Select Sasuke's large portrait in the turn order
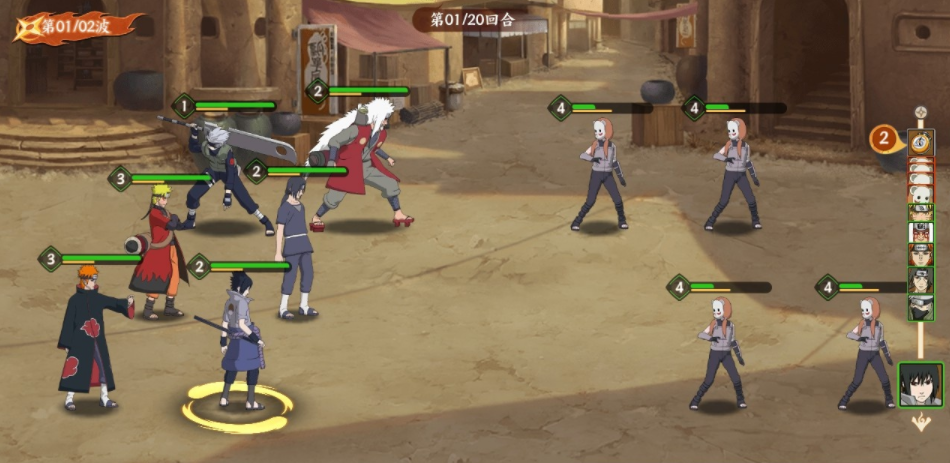Screen dimensions: 950x463 (920, 384)
